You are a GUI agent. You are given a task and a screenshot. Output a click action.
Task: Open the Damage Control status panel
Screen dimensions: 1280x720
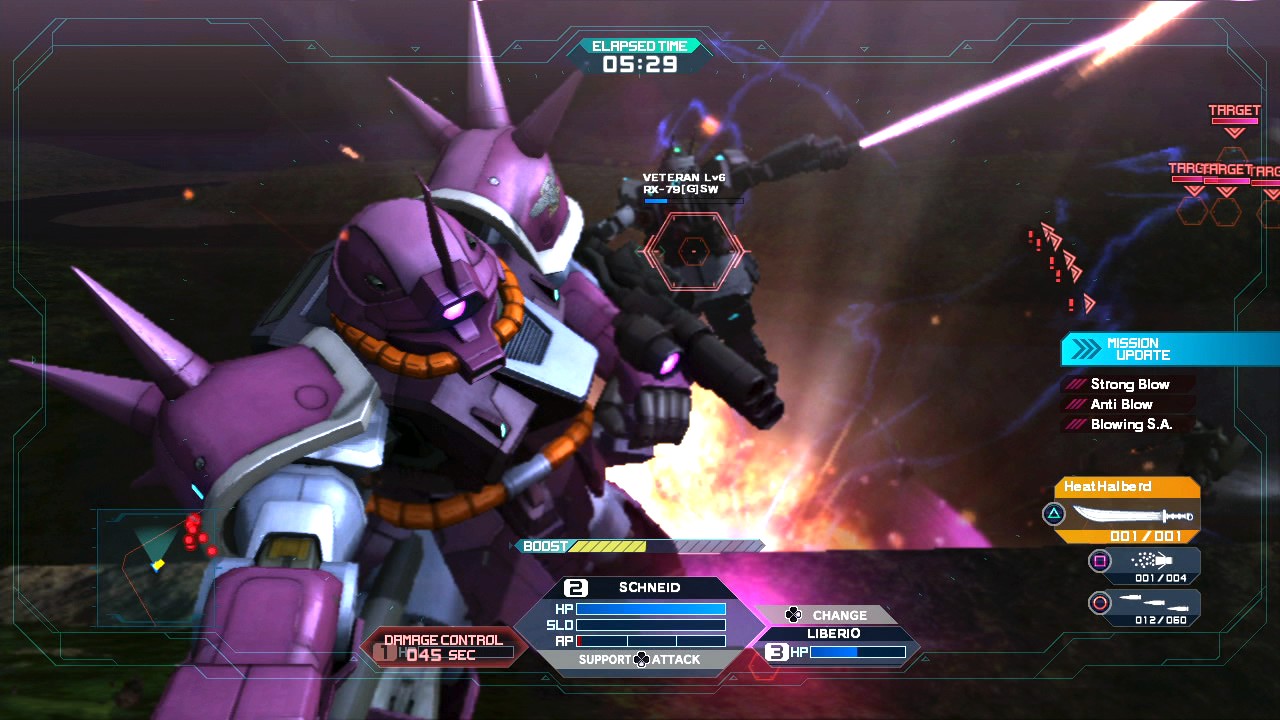[442, 648]
